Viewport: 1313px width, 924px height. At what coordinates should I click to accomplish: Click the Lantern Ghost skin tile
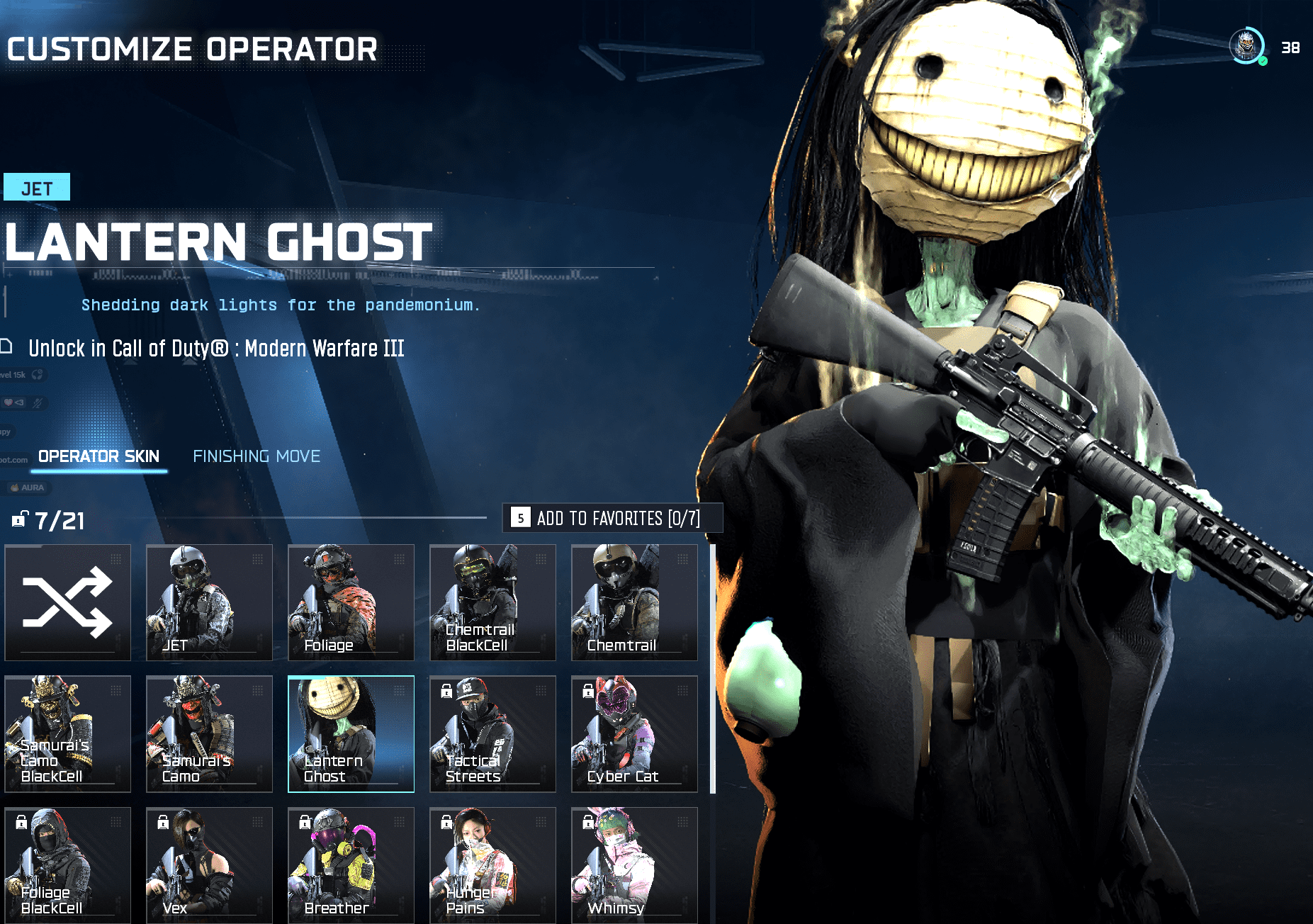tap(351, 733)
